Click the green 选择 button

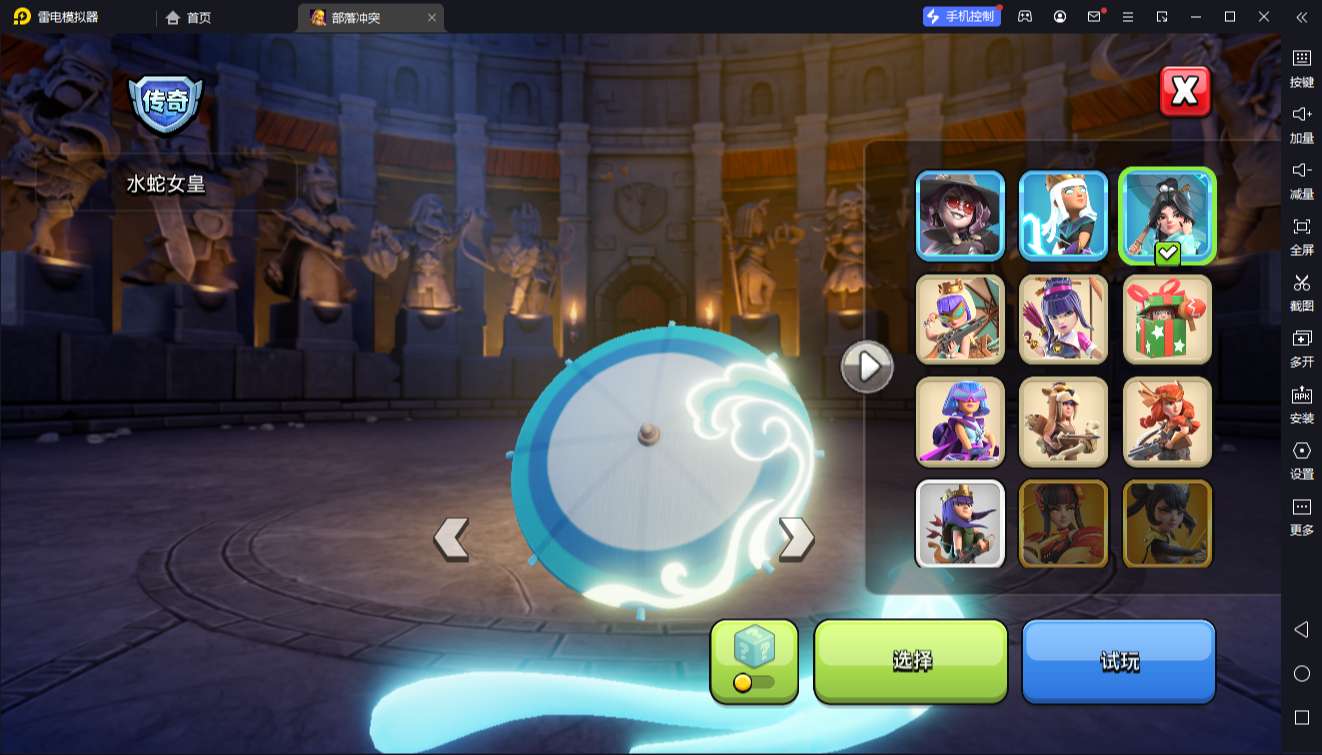tap(911, 660)
